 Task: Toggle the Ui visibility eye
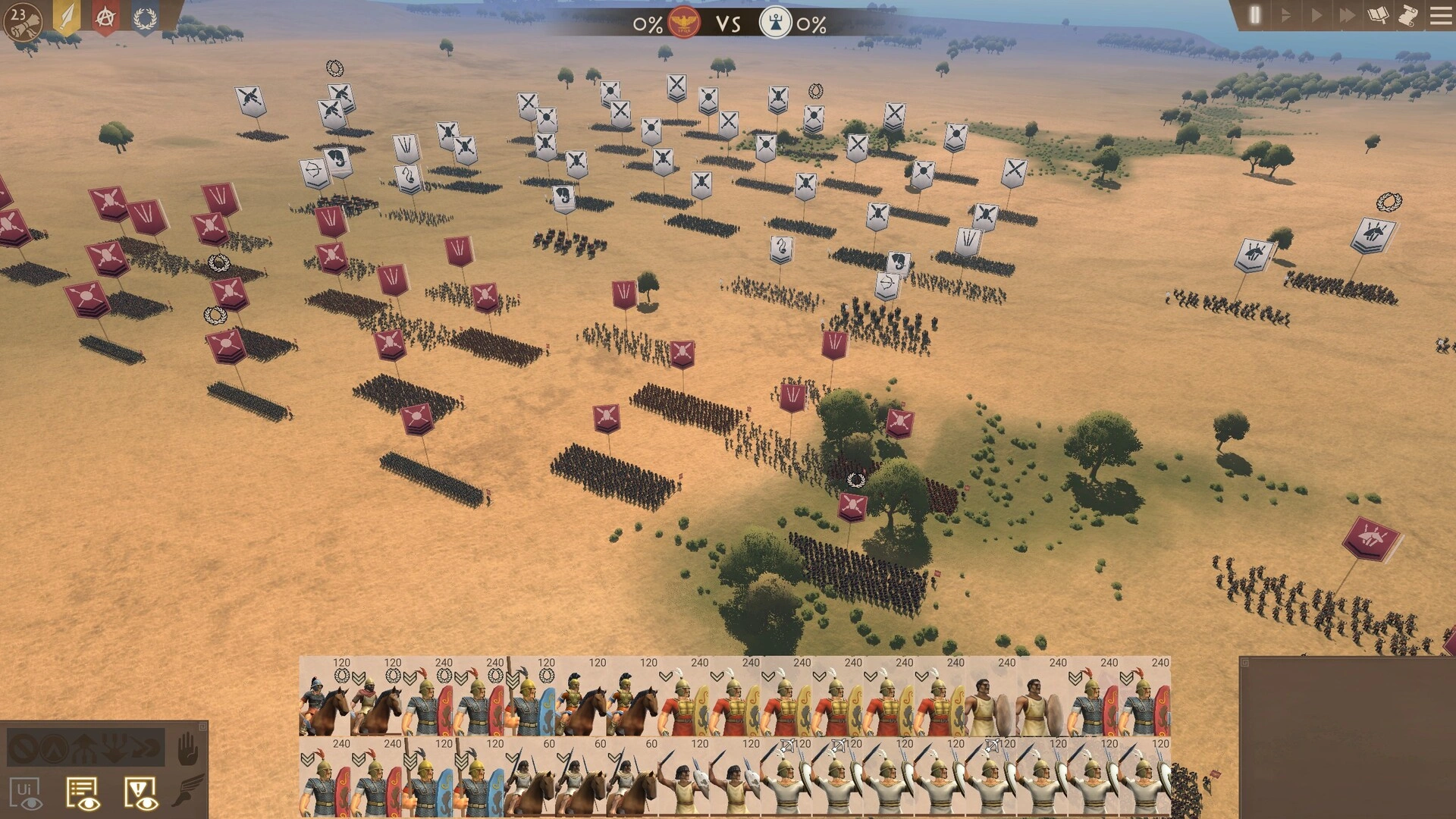coord(27,792)
